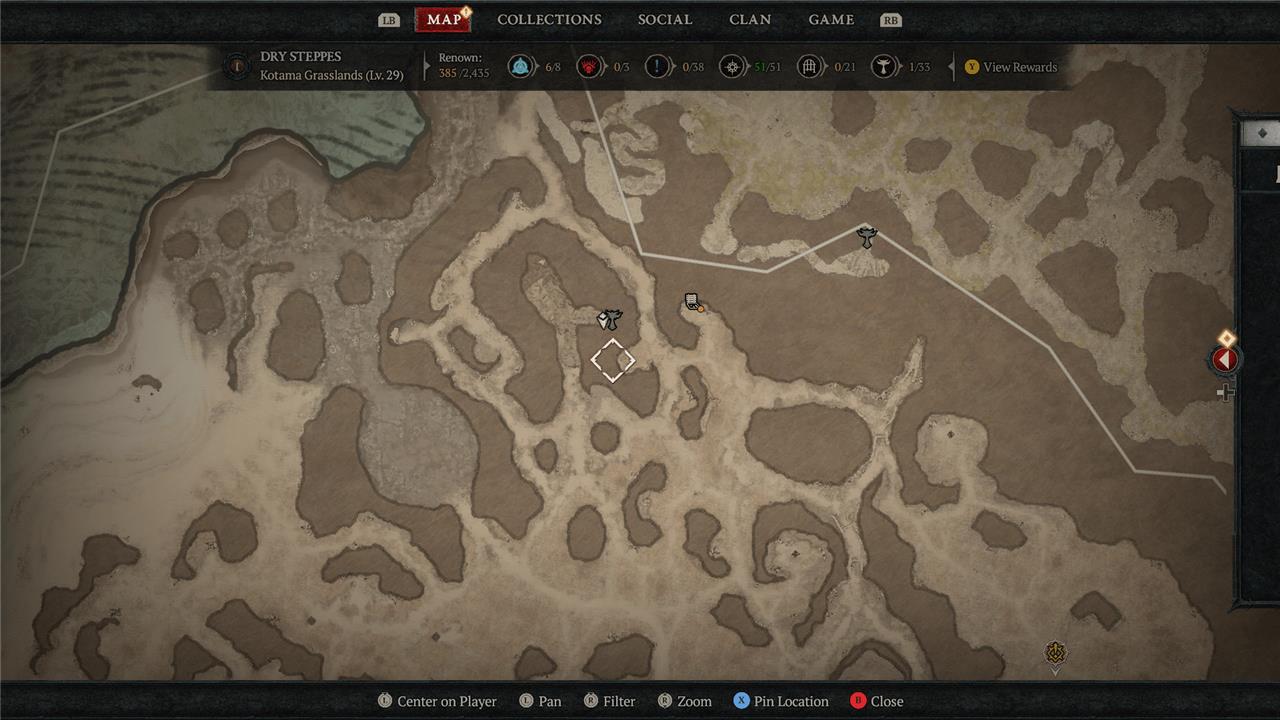Click the active Map tab

(x=443, y=20)
